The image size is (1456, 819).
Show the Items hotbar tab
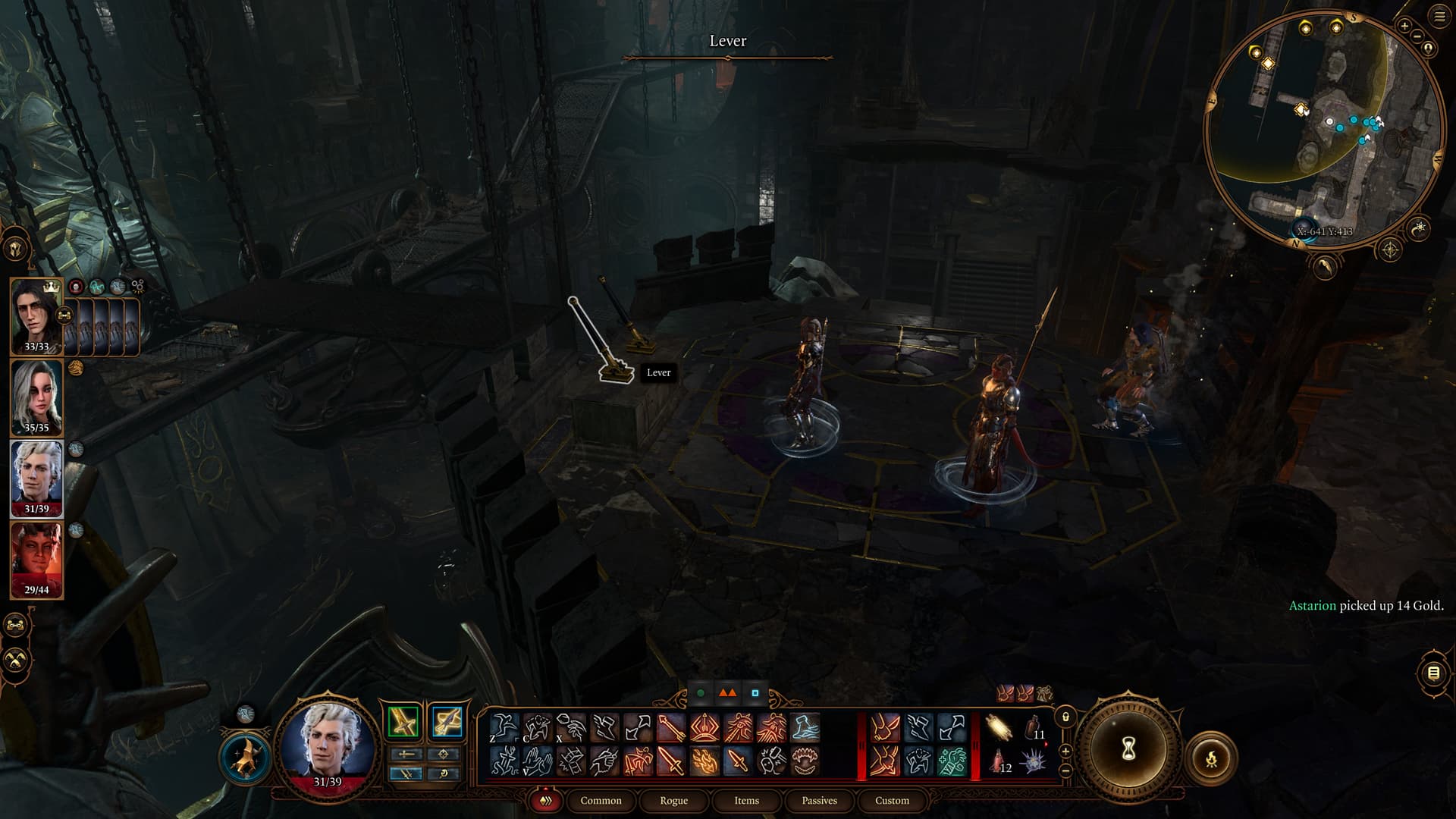click(746, 800)
